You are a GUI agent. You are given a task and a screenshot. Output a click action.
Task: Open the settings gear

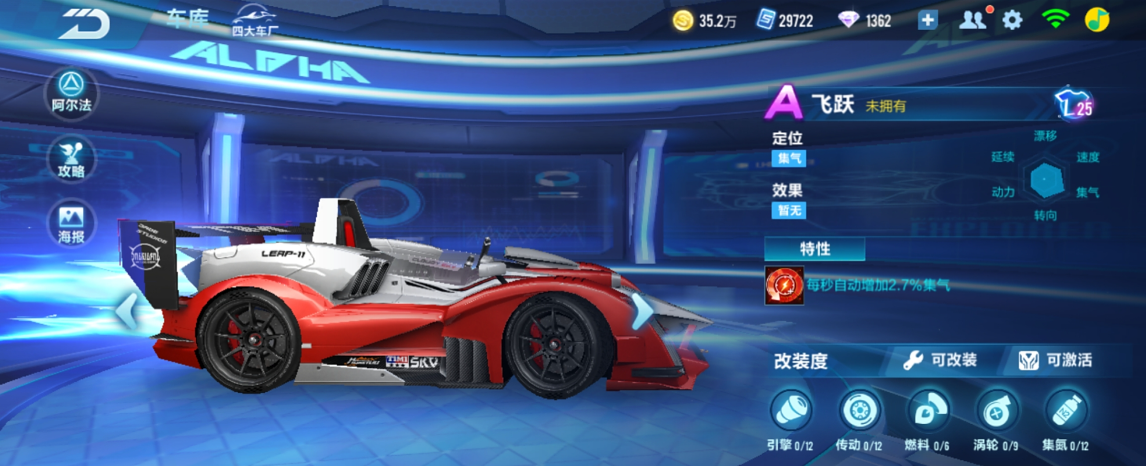tap(1012, 20)
